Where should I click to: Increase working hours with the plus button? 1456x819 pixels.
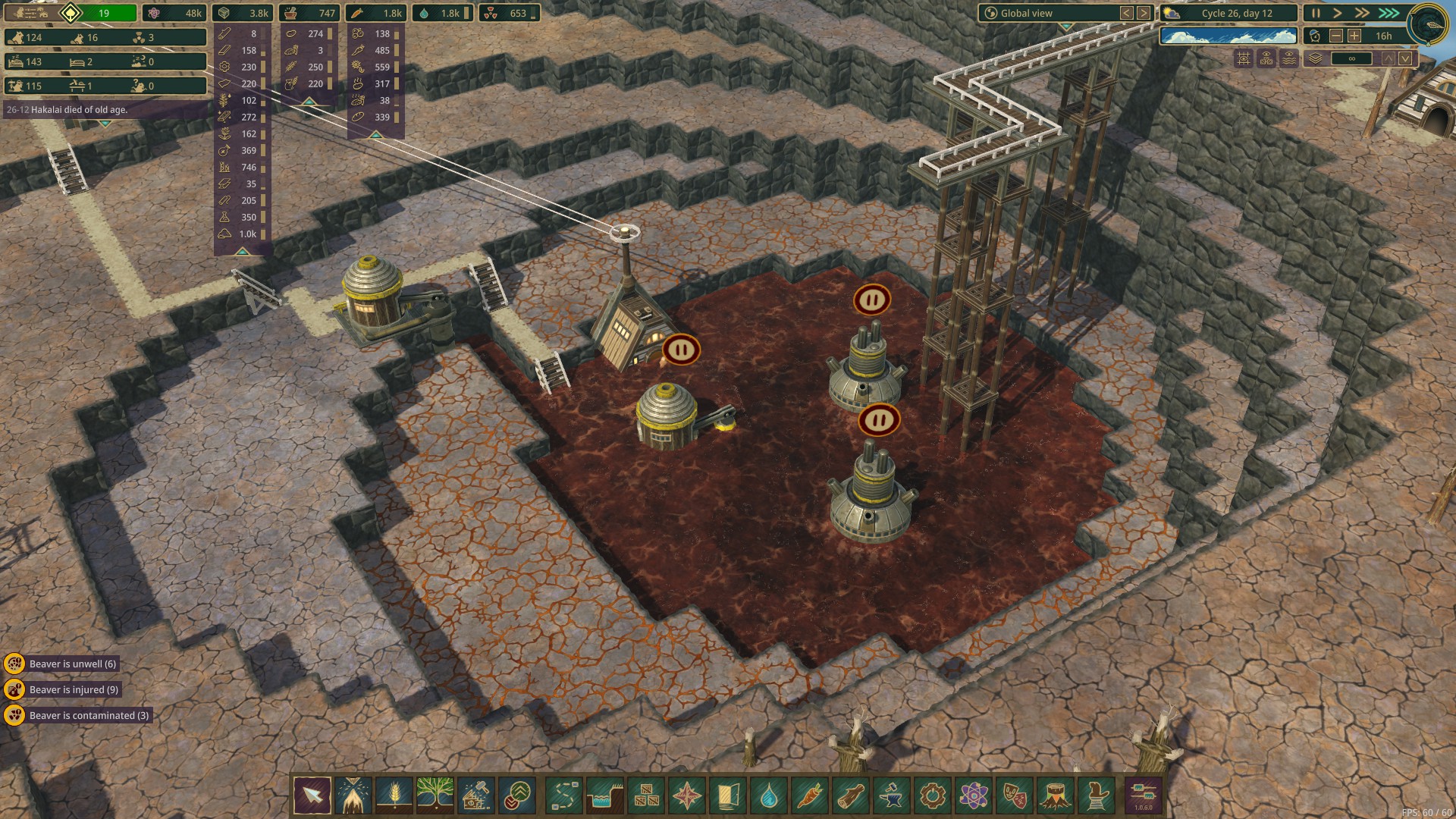[x=1354, y=36]
